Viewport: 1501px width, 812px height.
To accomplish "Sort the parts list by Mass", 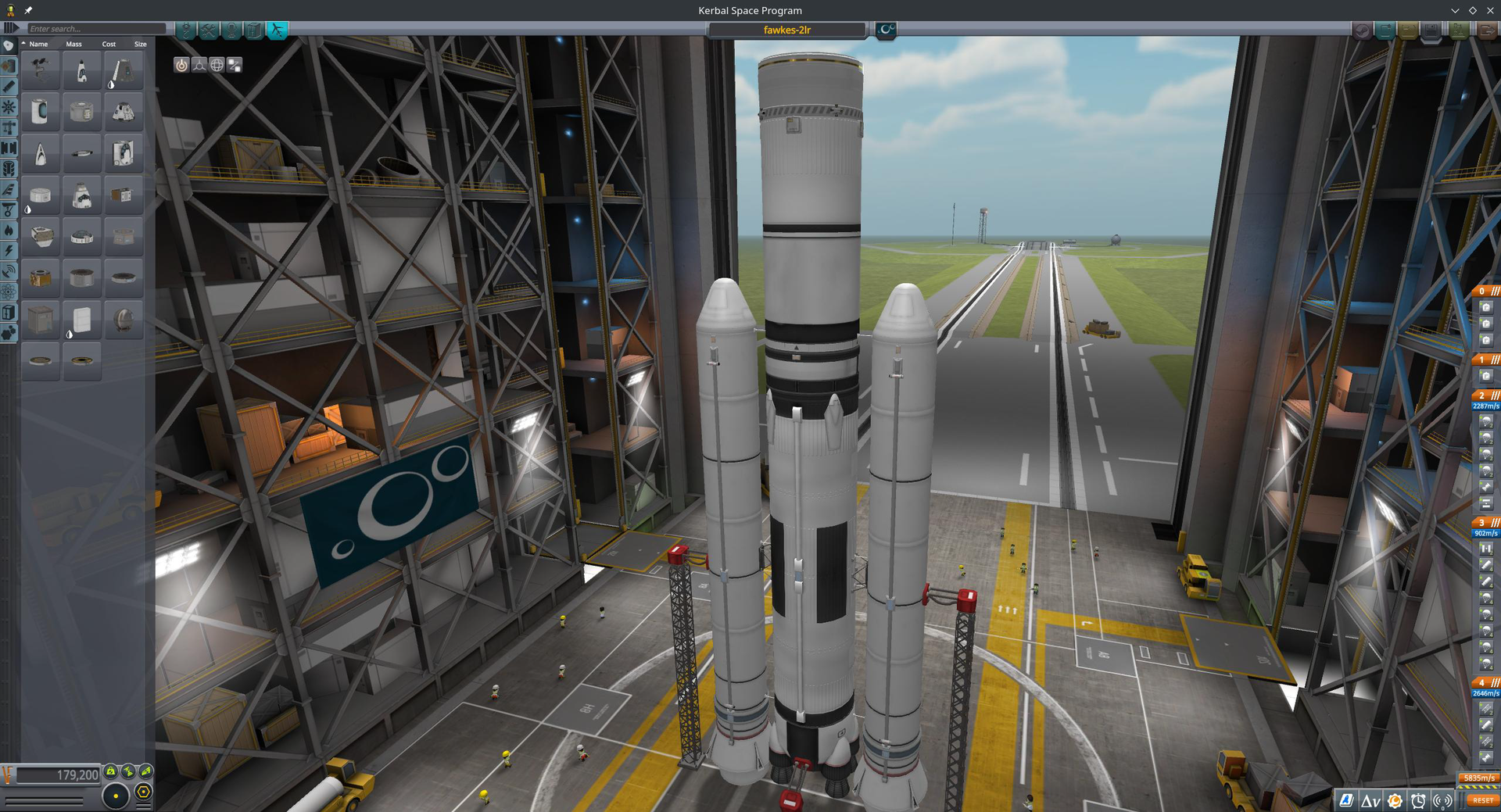I will pos(74,44).
